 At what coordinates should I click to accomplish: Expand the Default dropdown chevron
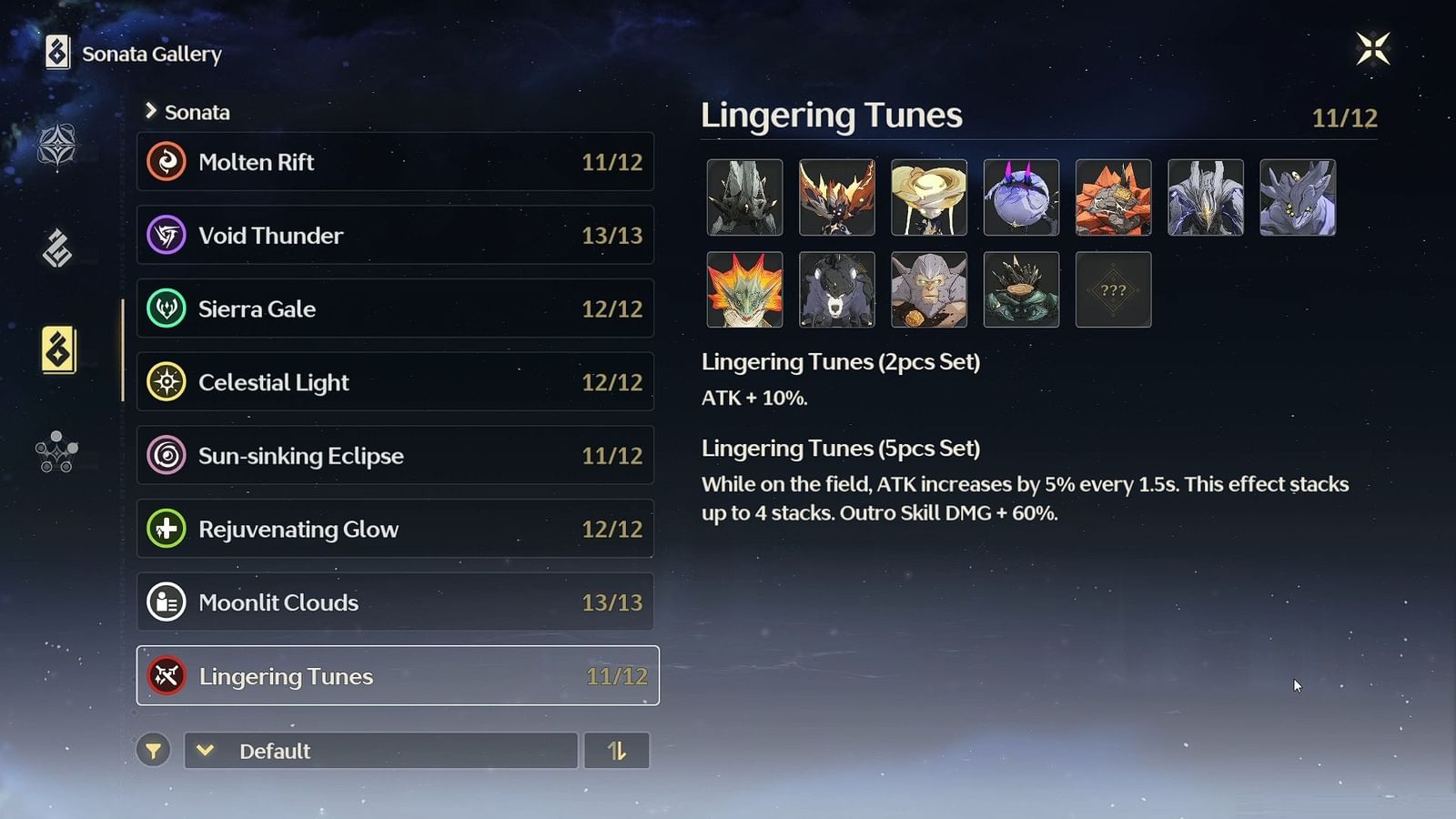tap(207, 751)
